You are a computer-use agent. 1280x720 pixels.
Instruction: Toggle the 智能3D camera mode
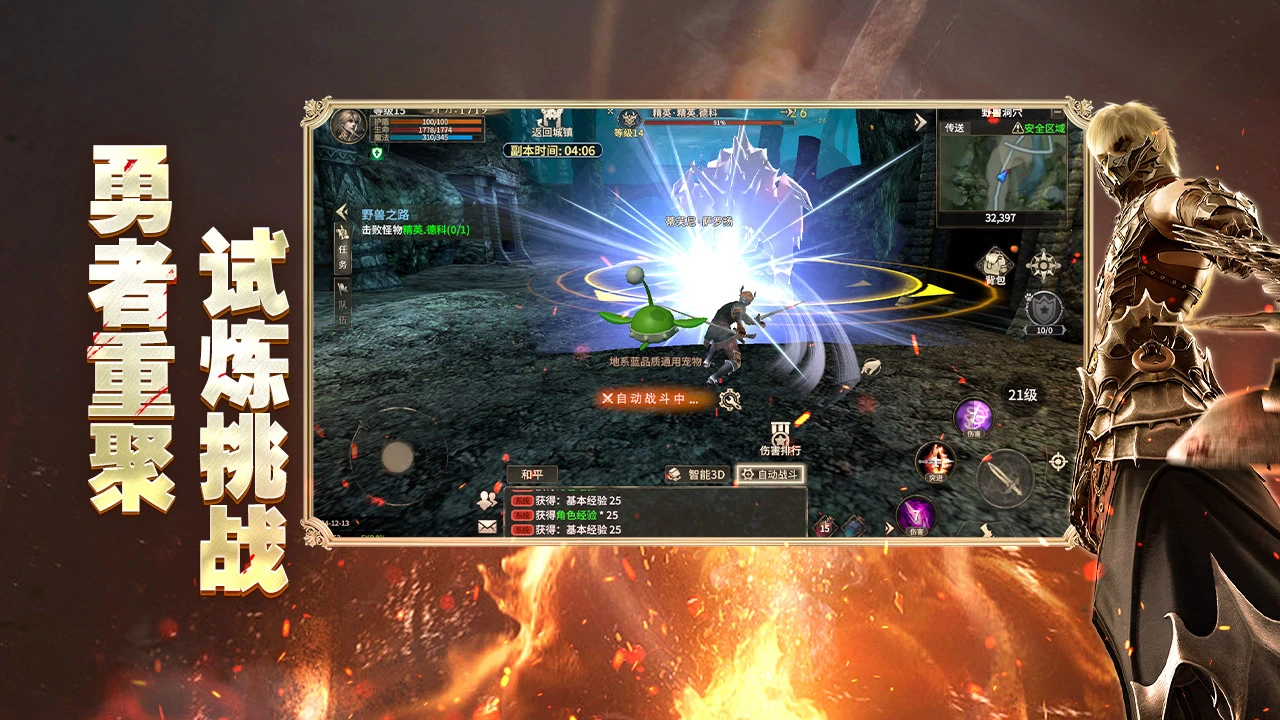pos(696,475)
